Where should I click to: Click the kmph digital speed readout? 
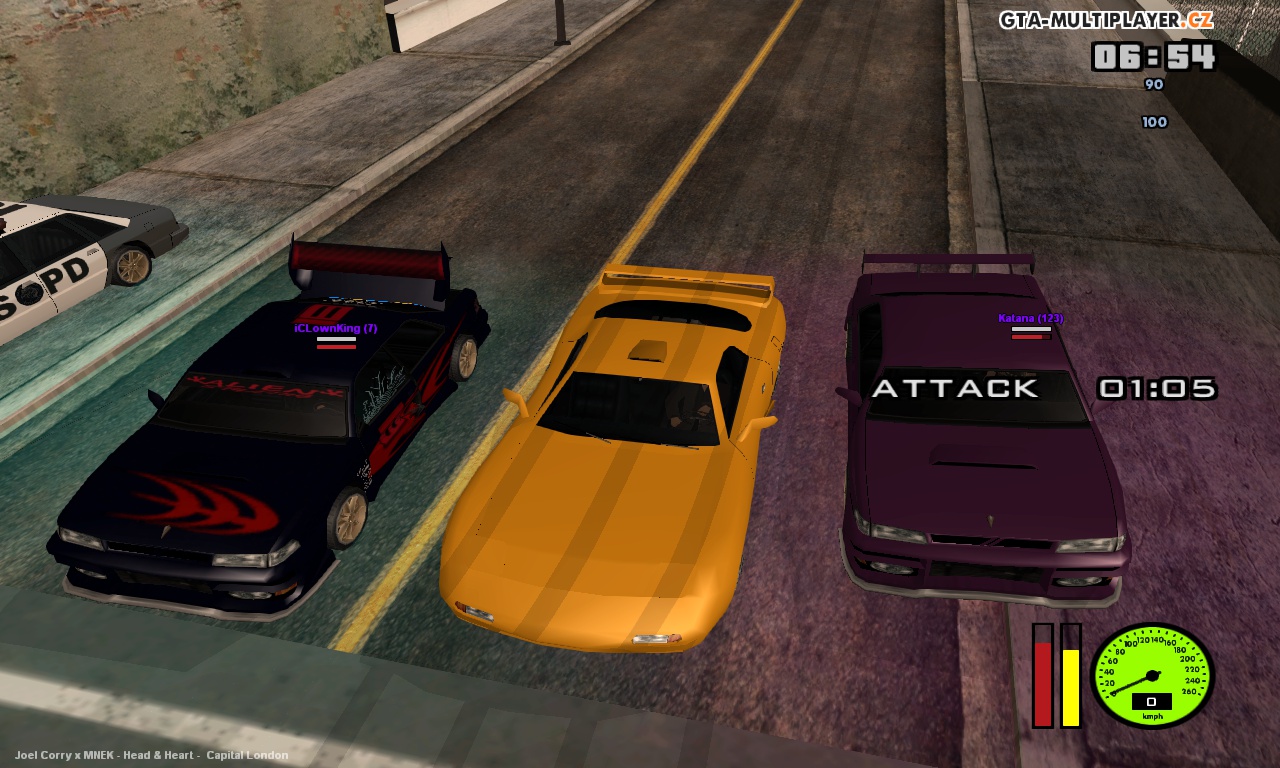coord(1152,701)
